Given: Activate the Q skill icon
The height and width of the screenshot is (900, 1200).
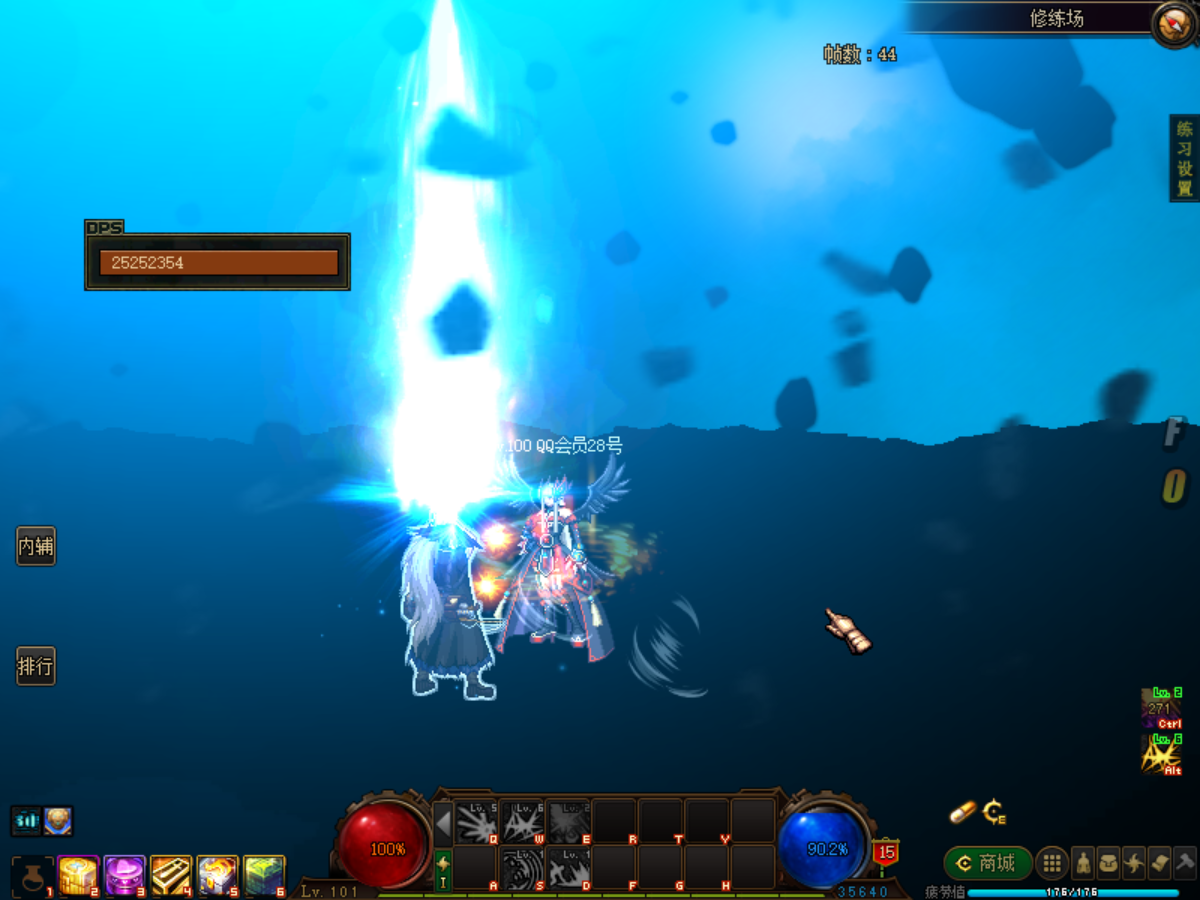Looking at the screenshot, I should click(x=476, y=821).
